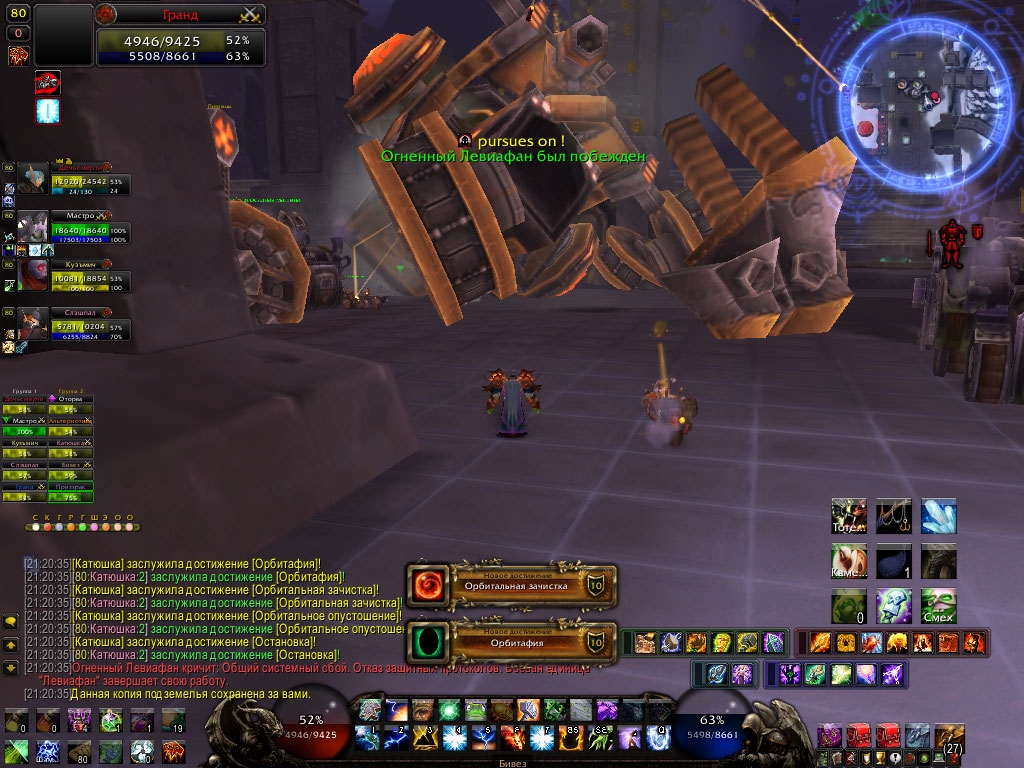Click the Смех green skull button
The width and height of the screenshot is (1024, 768).
click(939, 605)
